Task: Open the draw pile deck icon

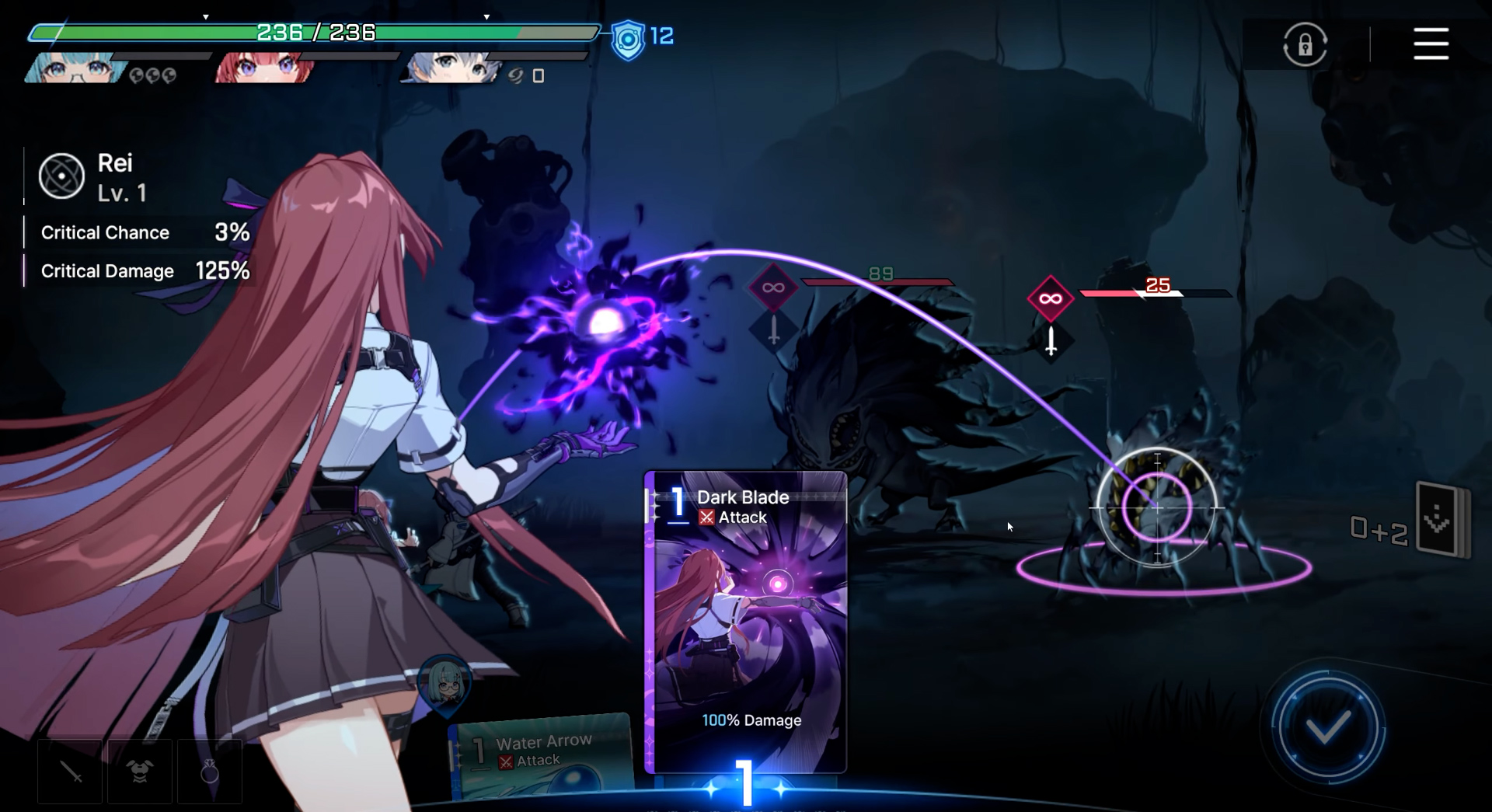Action: [1441, 520]
